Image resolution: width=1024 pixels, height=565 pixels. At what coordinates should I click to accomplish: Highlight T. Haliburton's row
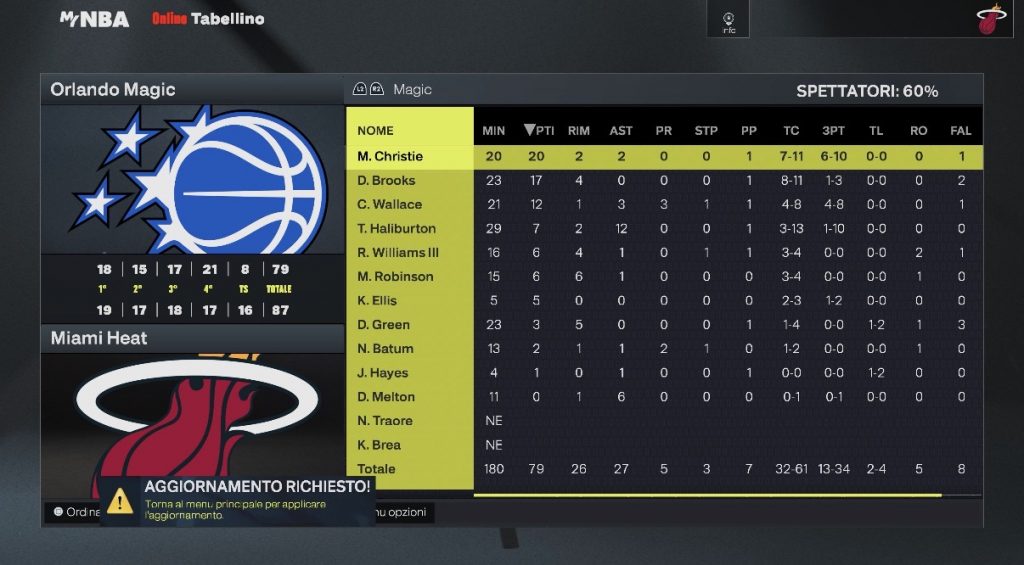(396, 229)
